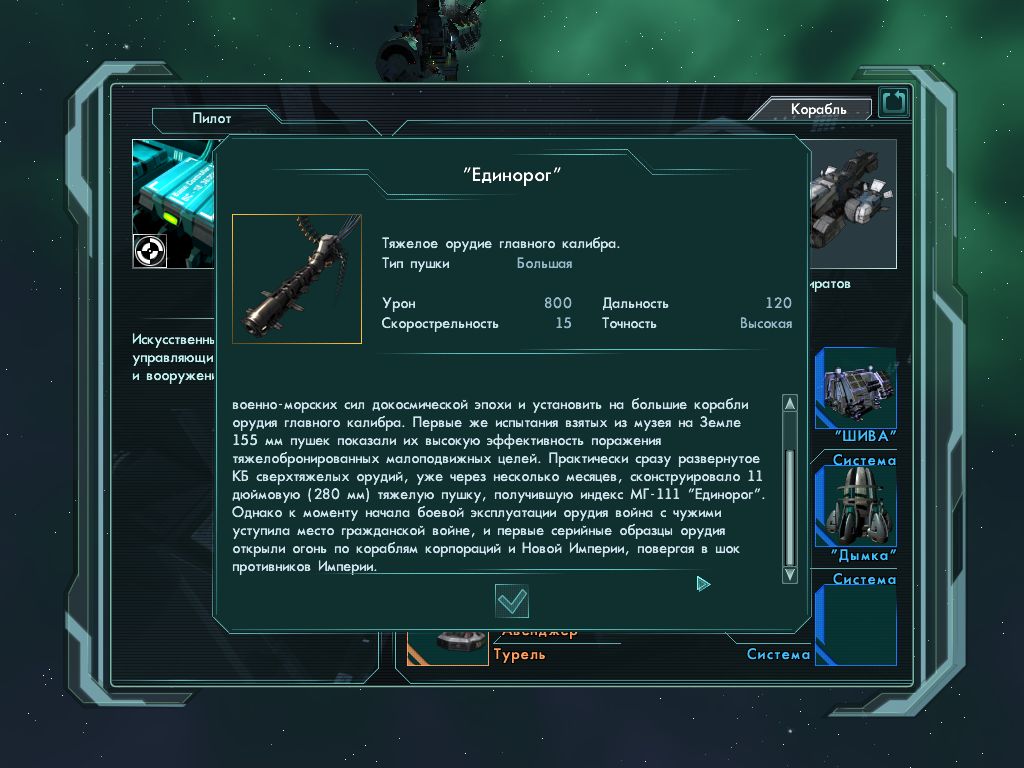Click the "Единорог" cannon thumbnail
This screenshot has width=1024, height=768.
coord(297,279)
